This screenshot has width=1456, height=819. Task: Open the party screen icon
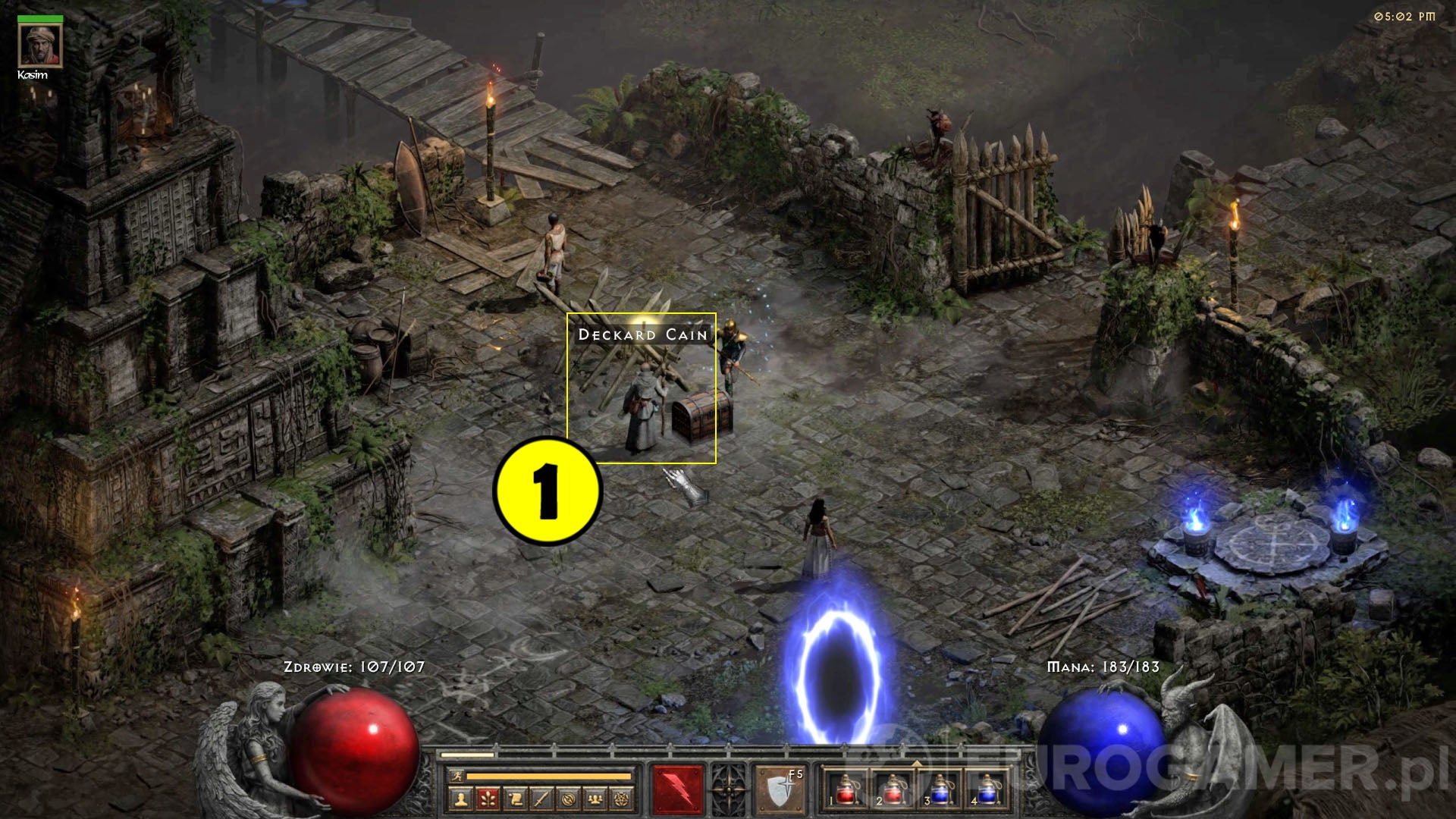[x=596, y=800]
